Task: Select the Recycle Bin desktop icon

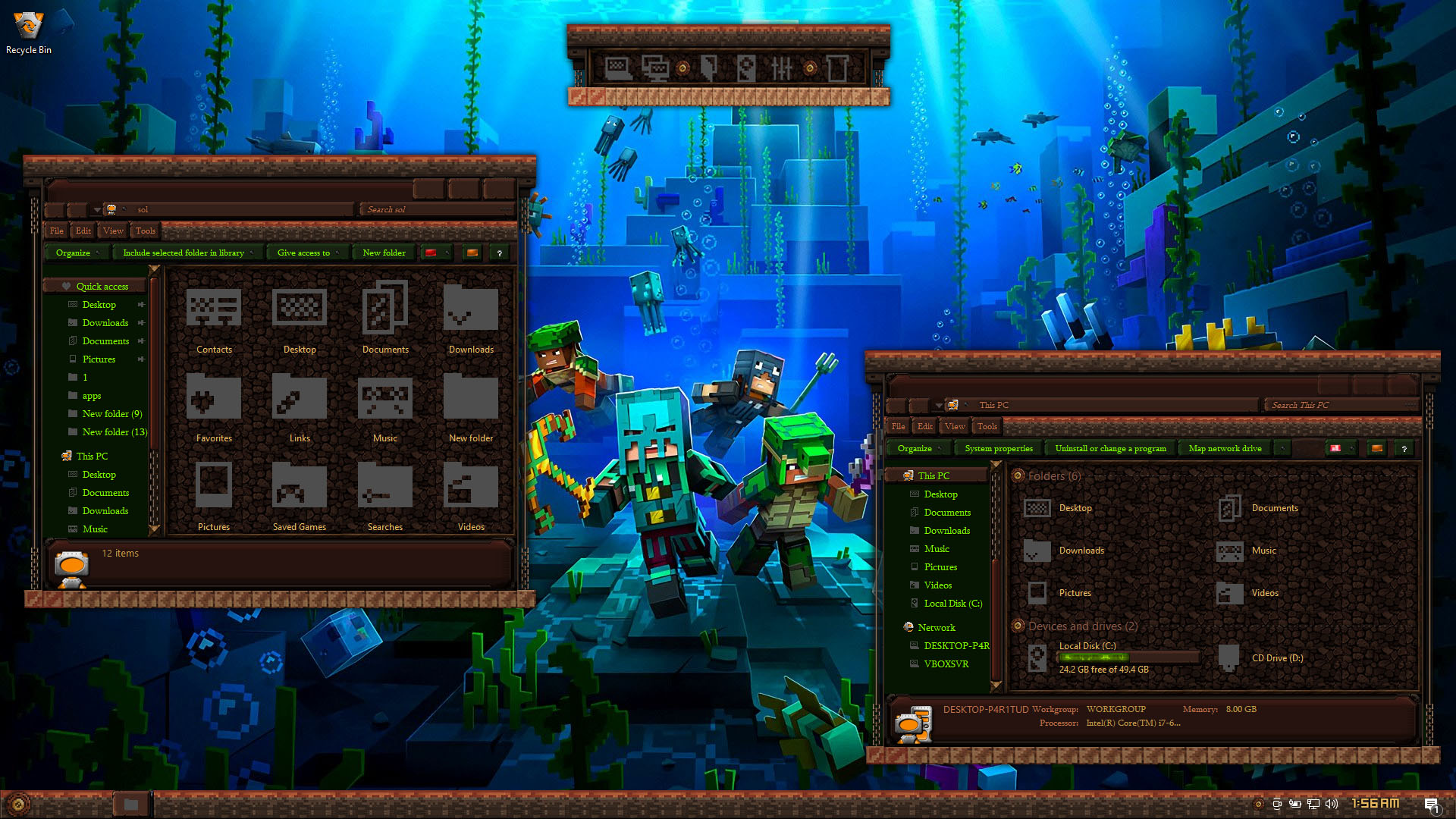Action: click(29, 30)
